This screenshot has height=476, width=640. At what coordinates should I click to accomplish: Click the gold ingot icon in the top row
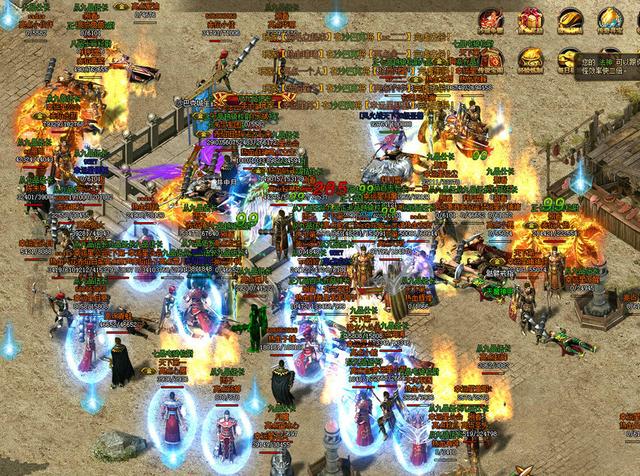(571, 19)
